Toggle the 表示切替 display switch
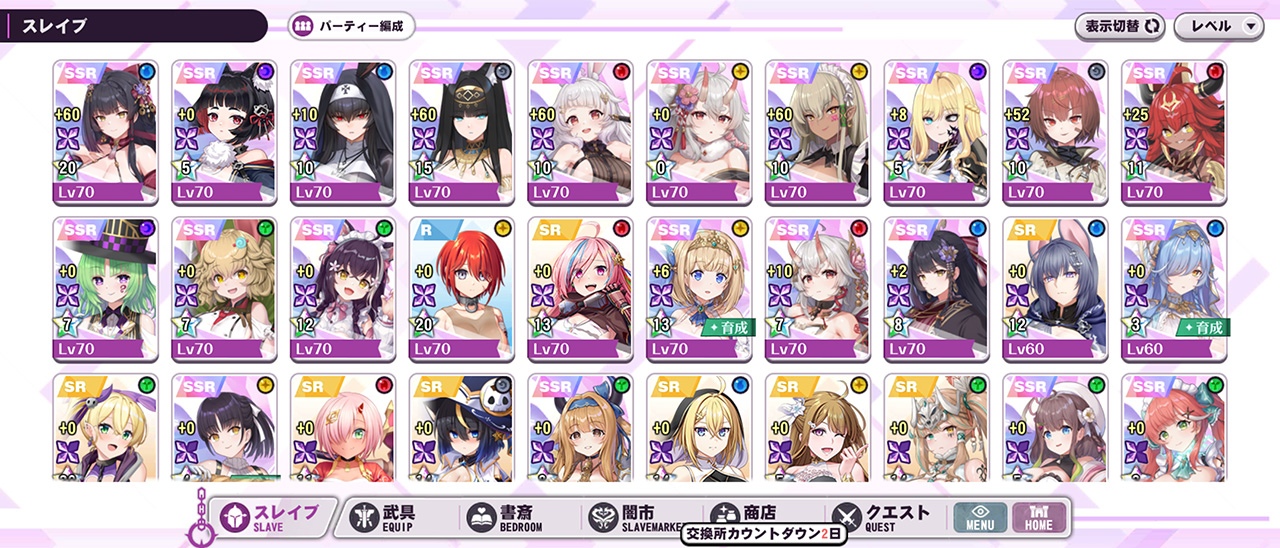 pos(1123,27)
